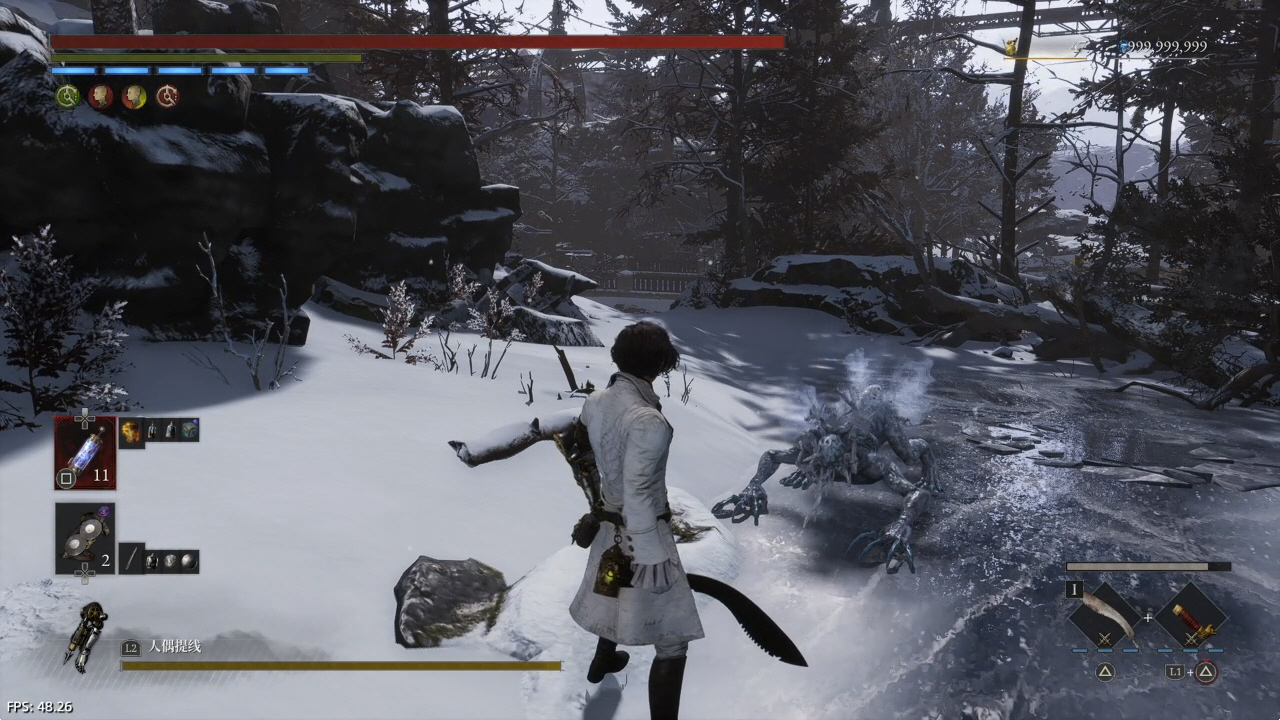Choose the flaming orange item in upper belt
This screenshot has height=720, width=1280.
click(132, 430)
